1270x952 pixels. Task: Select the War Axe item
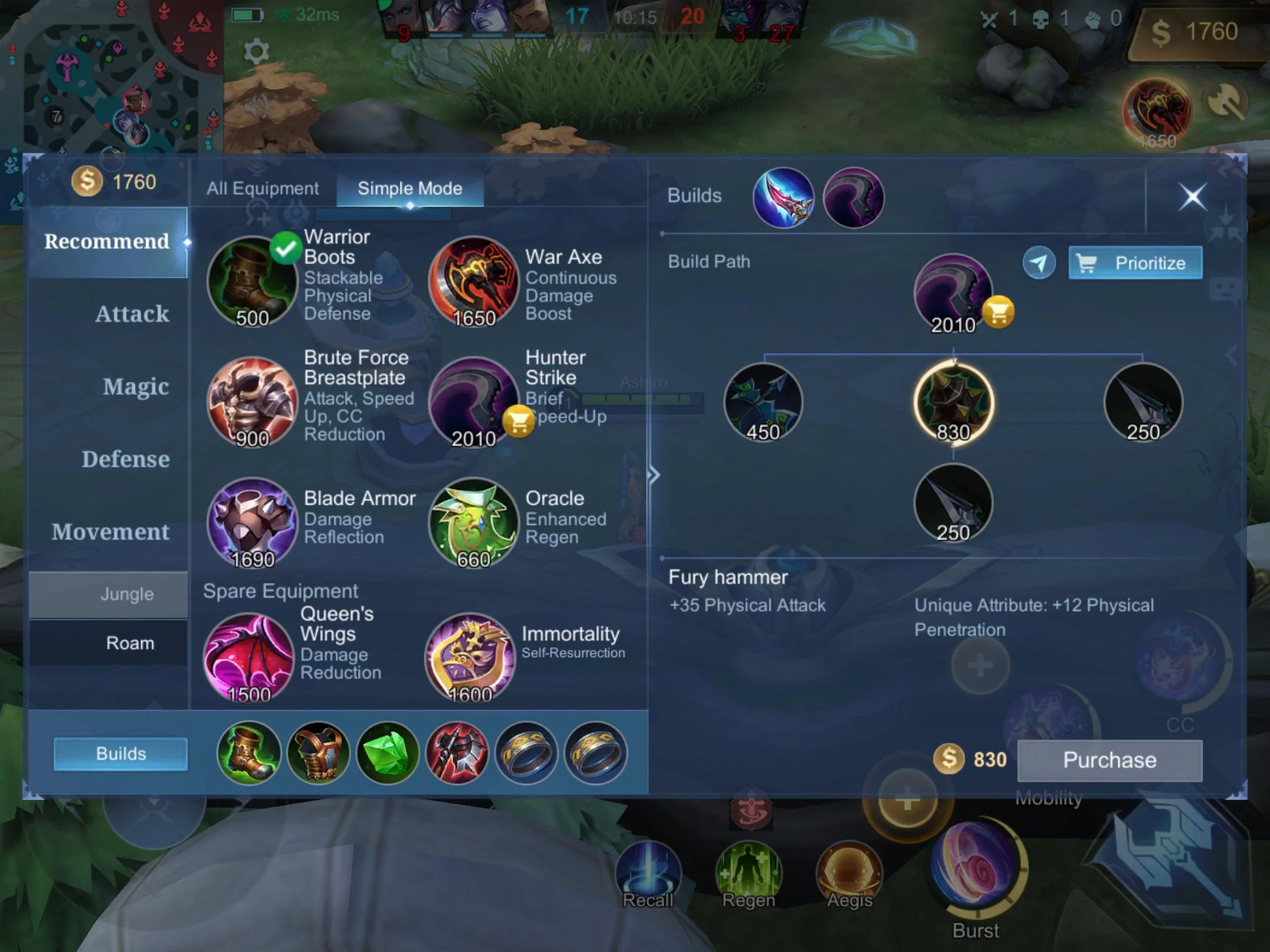474,281
